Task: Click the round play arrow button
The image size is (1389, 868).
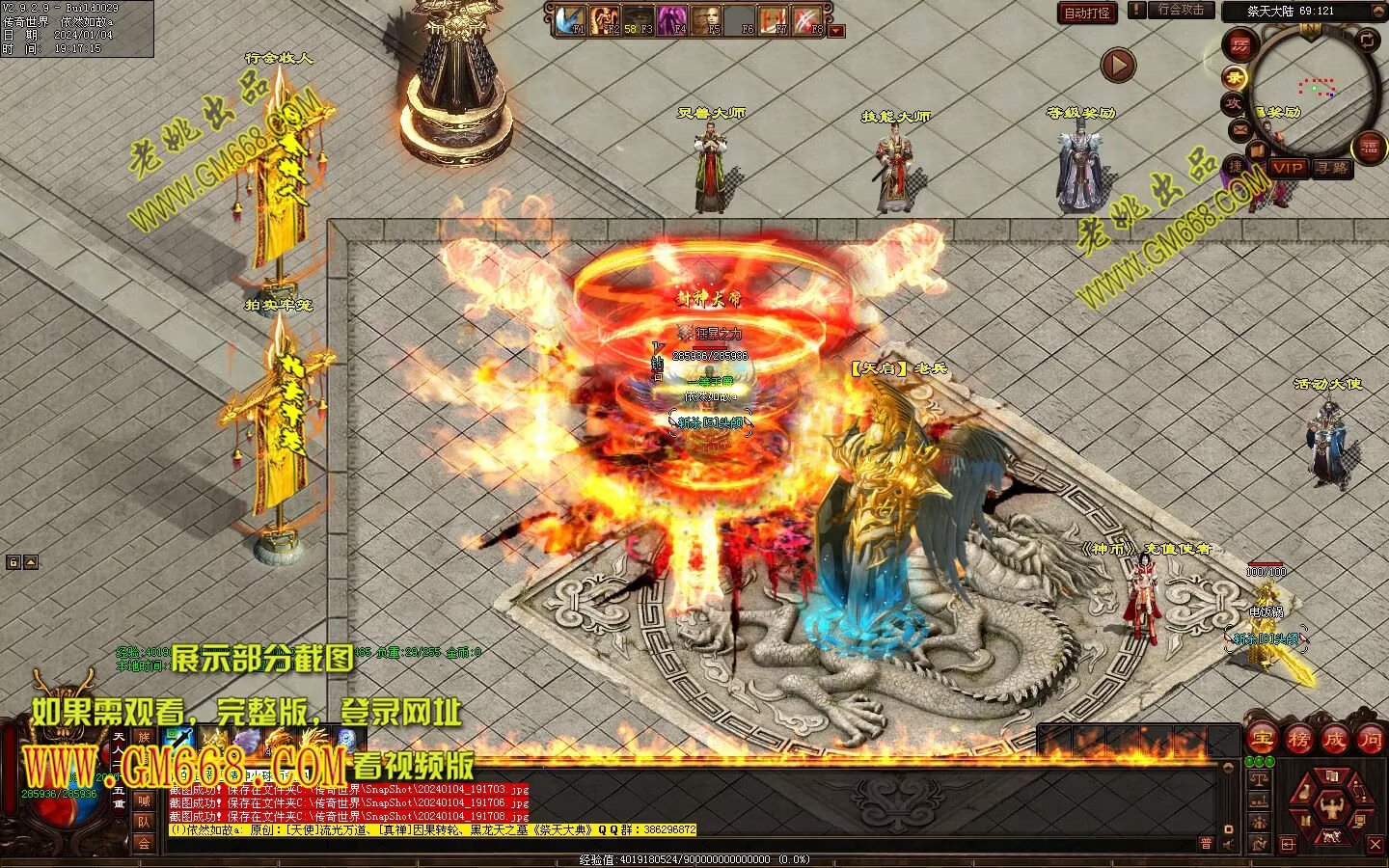Action: point(1118,65)
